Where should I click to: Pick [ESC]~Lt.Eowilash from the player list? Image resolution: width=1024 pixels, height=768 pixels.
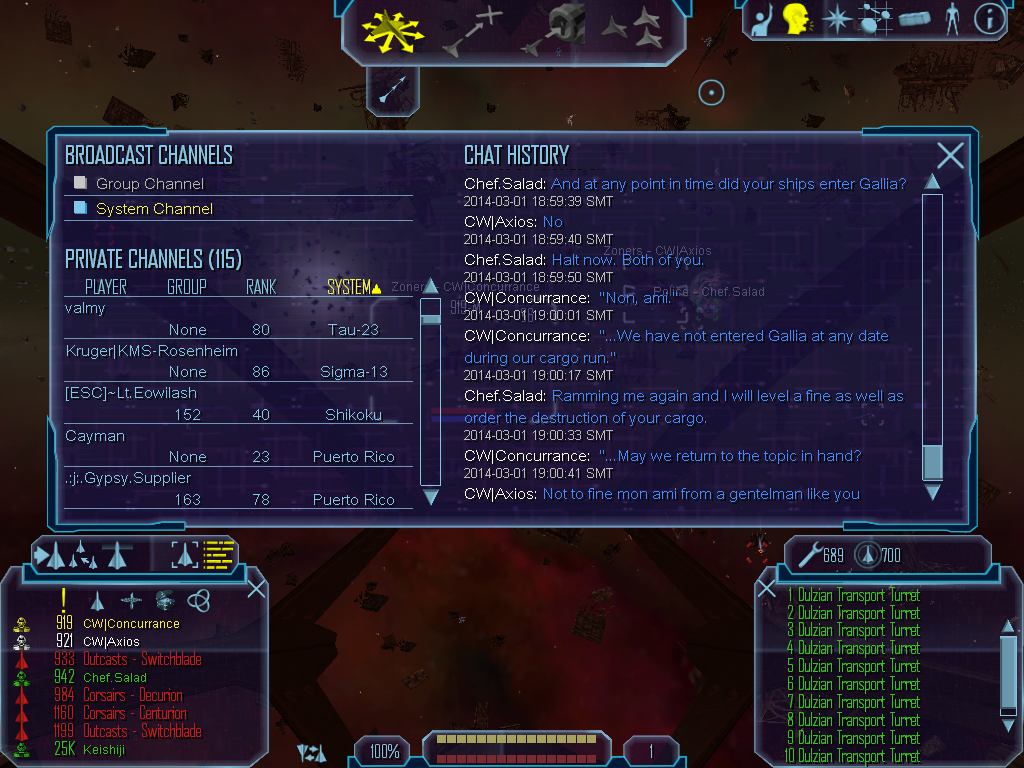click(131, 393)
